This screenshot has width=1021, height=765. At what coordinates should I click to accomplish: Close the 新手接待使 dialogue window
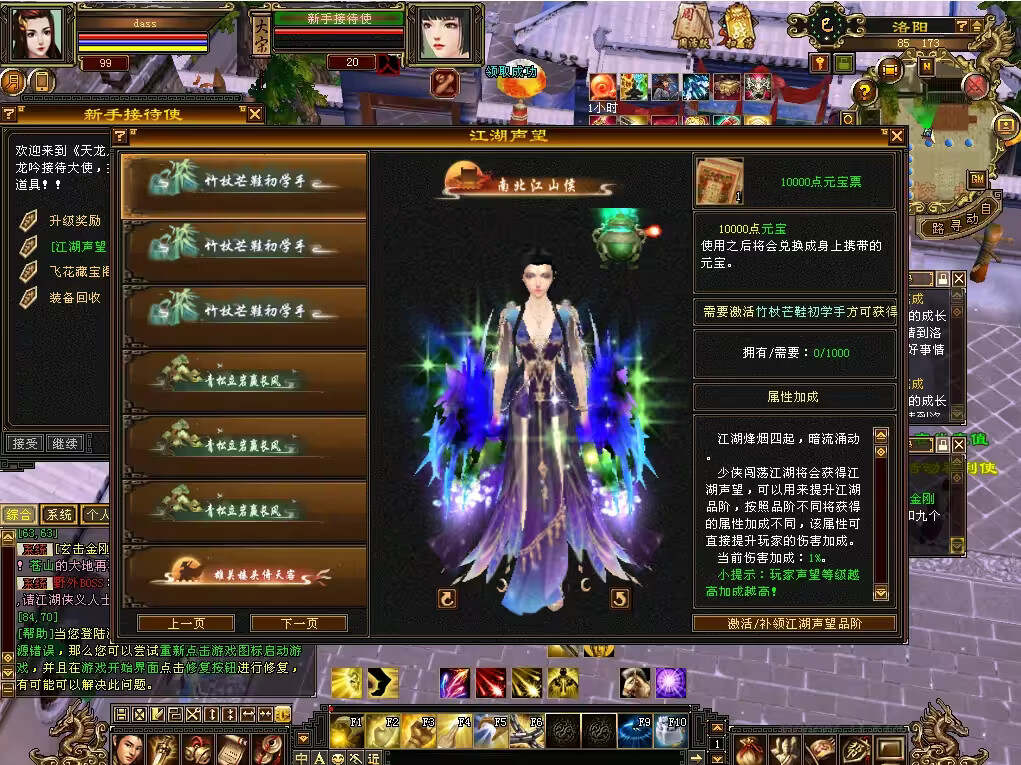[255, 114]
